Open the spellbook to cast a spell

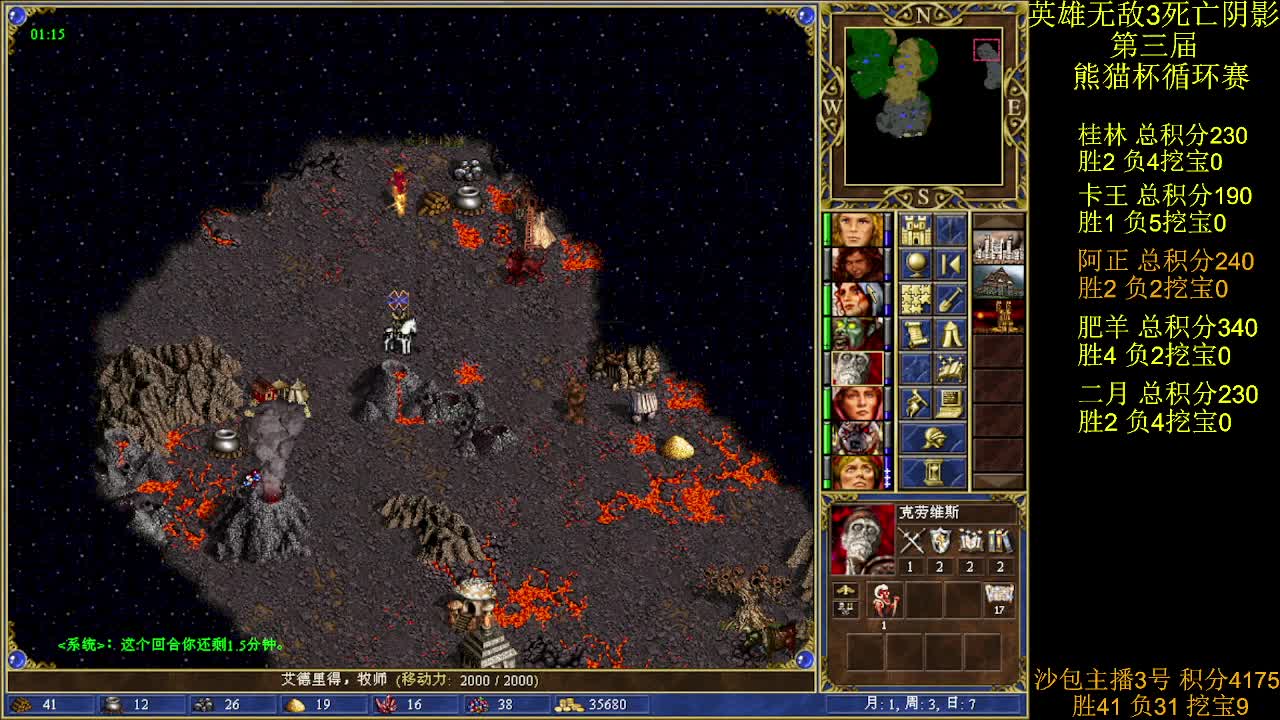point(950,367)
